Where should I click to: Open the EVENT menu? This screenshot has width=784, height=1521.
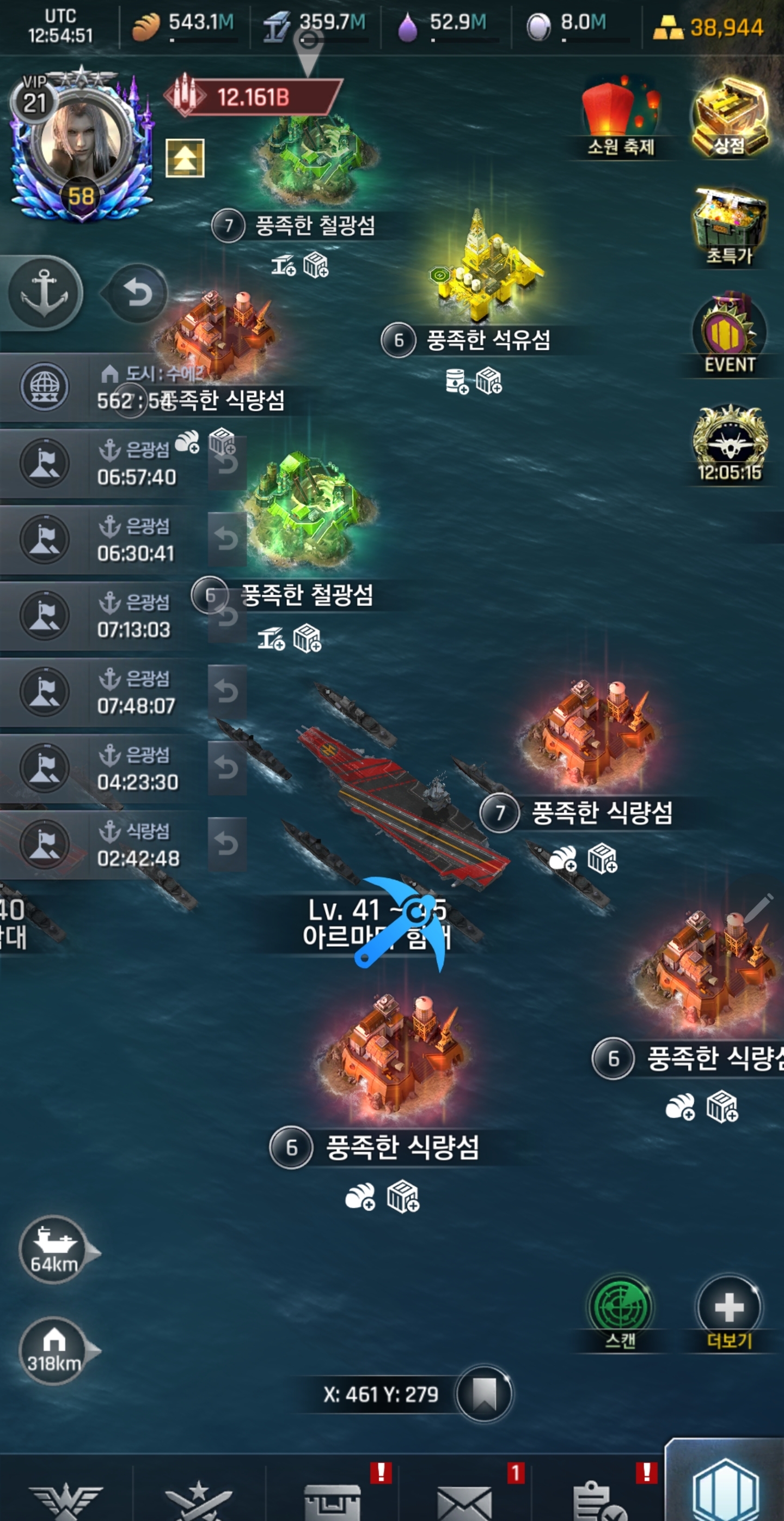(x=729, y=334)
